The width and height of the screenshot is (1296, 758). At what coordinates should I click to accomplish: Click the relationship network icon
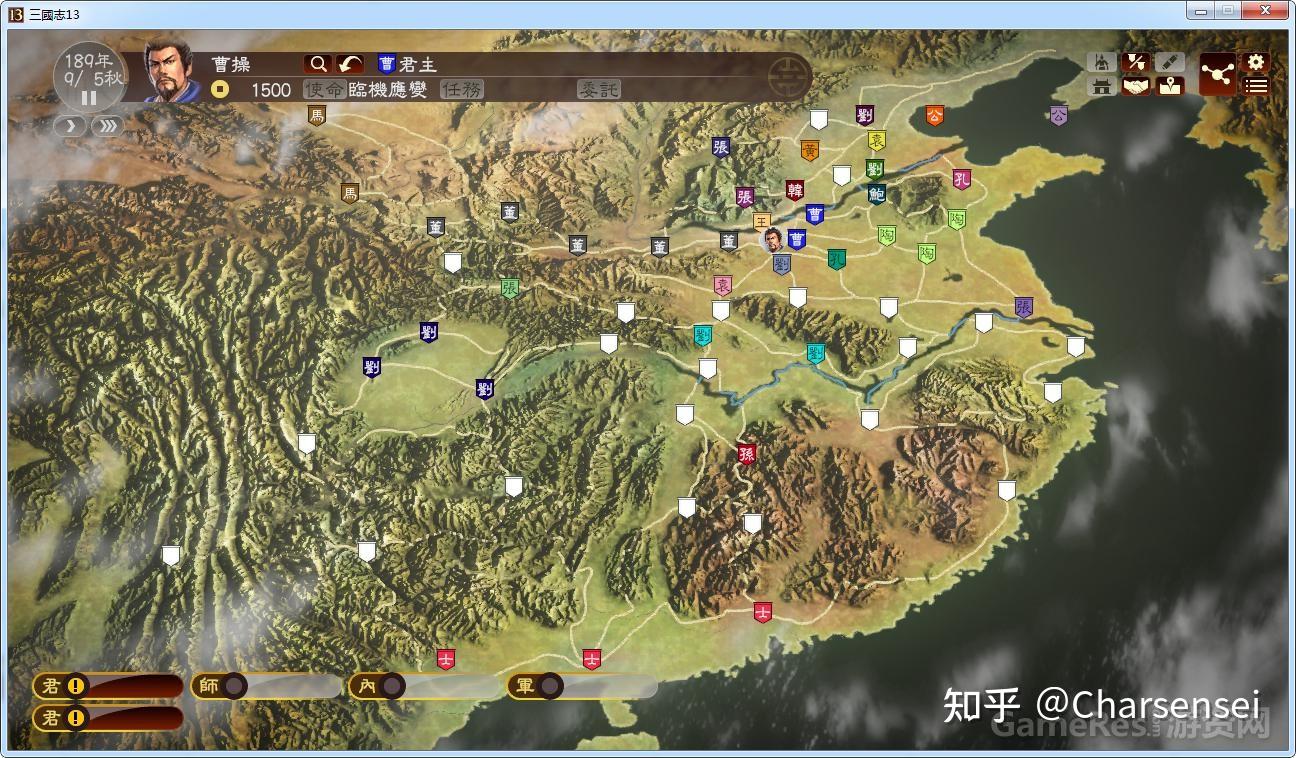click(x=1218, y=73)
